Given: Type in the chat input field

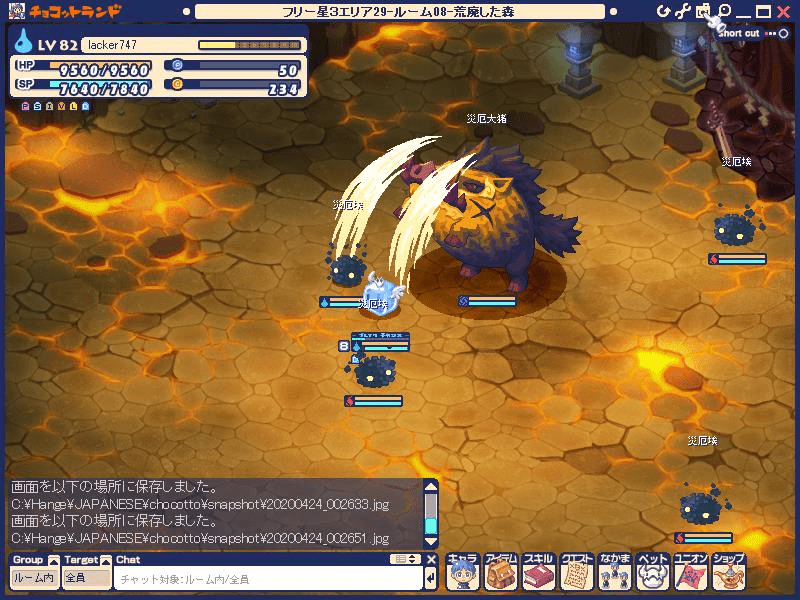Looking at the screenshot, I should (x=265, y=579).
